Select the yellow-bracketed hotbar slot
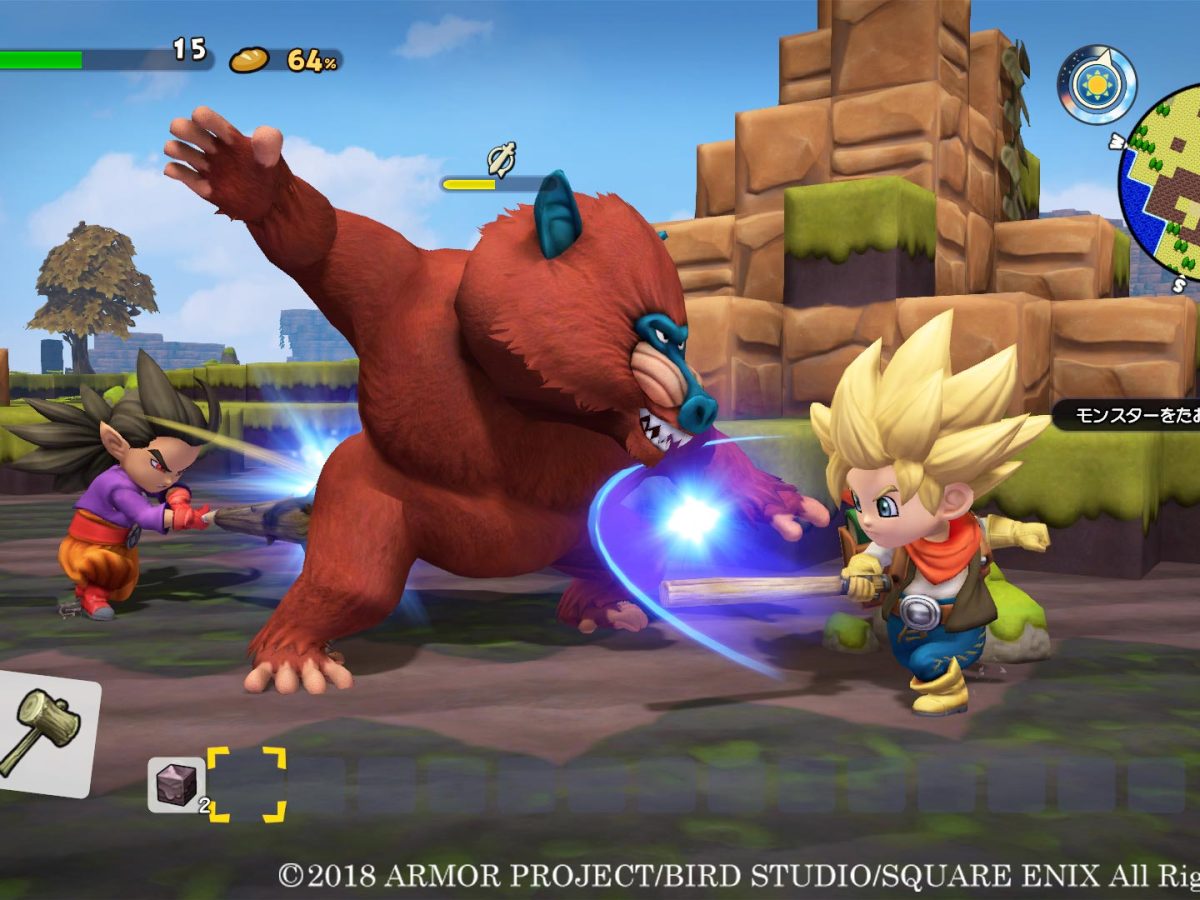Image resolution: width=1200 pixels, height=900 pixels. [x=246, y=784]
